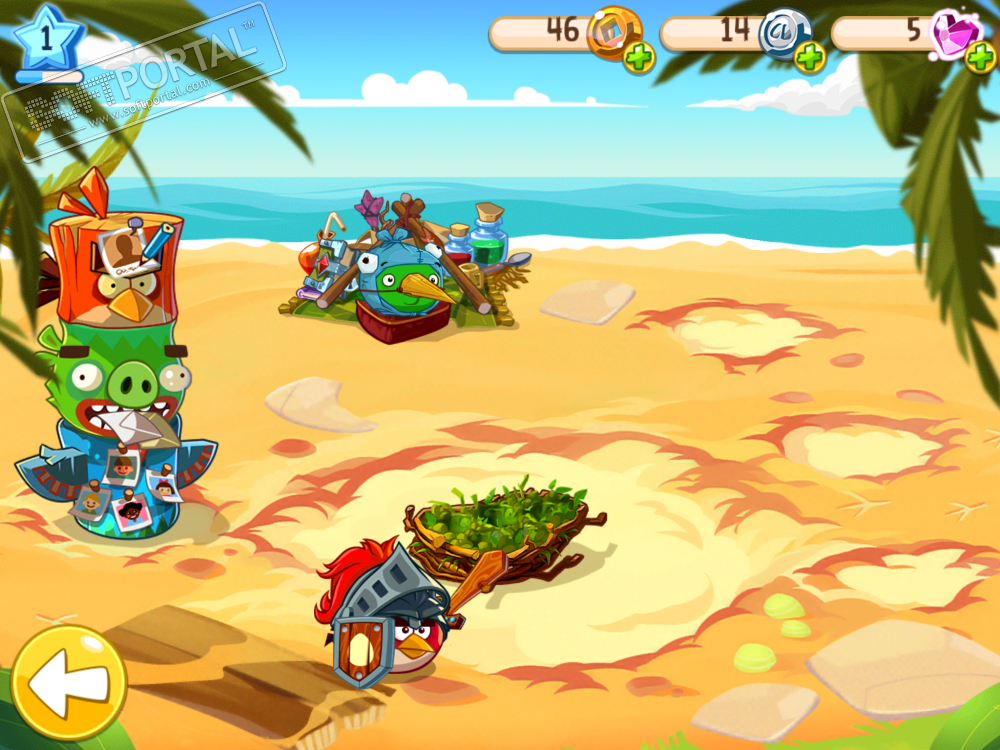Go back with the yellow arrow button
The image size is (1000, 750).
click(x=68, y=682)
